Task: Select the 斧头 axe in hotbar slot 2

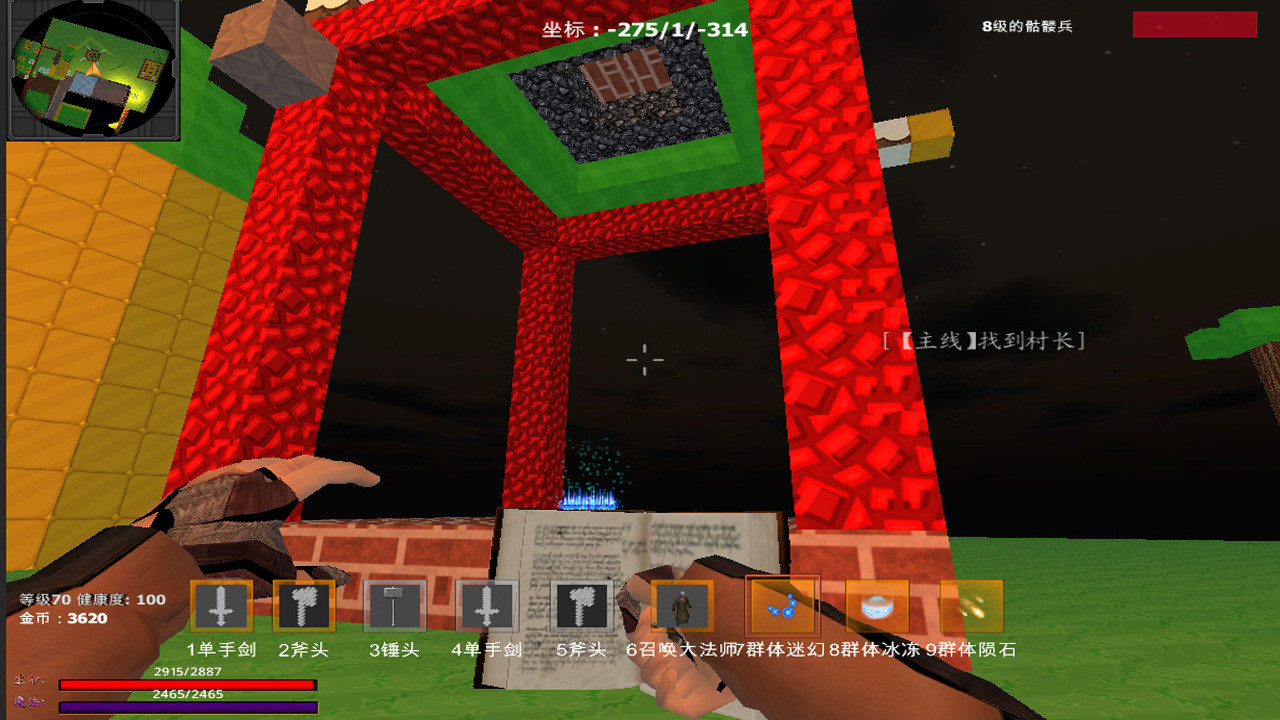Action: pyautogui.click(x=305, y=605)
